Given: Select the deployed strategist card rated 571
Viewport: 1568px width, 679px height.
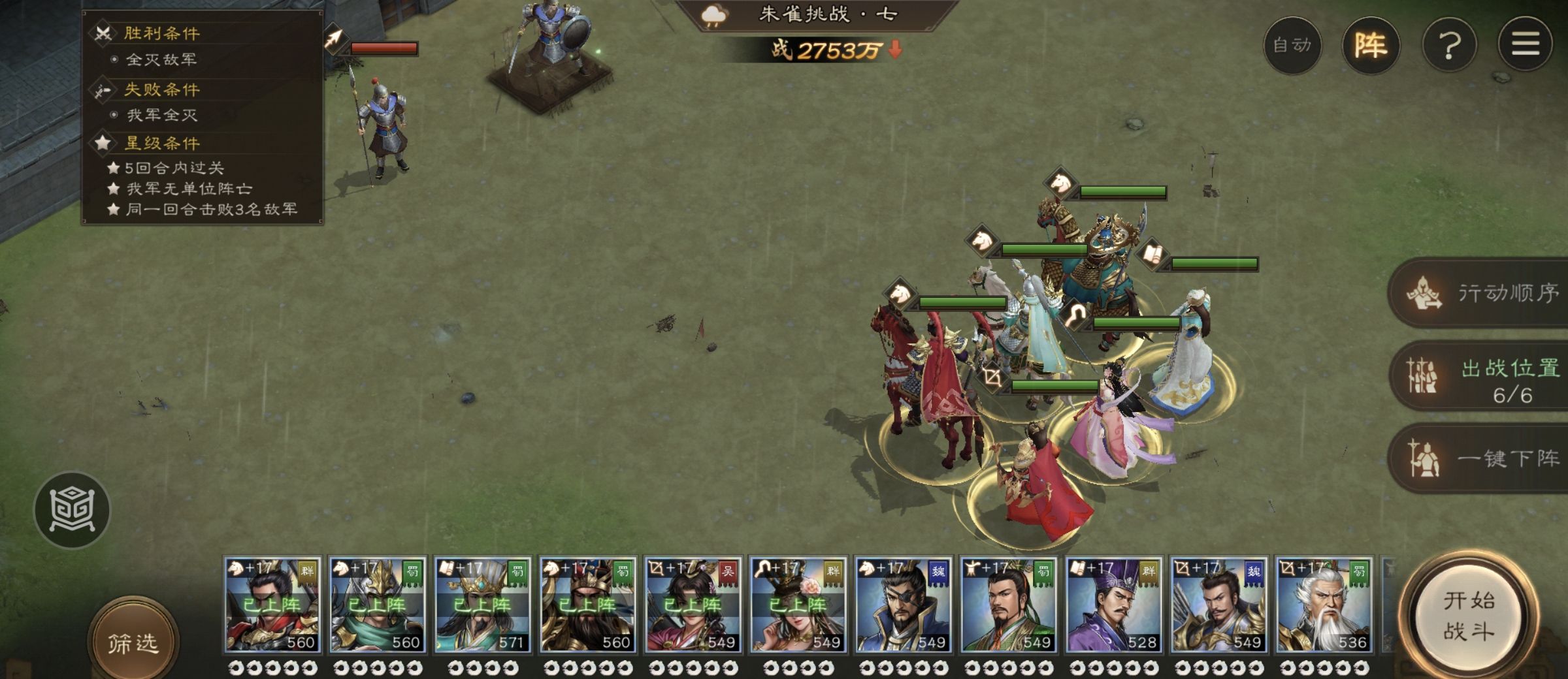Looking at the screenshot, I should 483,605.
